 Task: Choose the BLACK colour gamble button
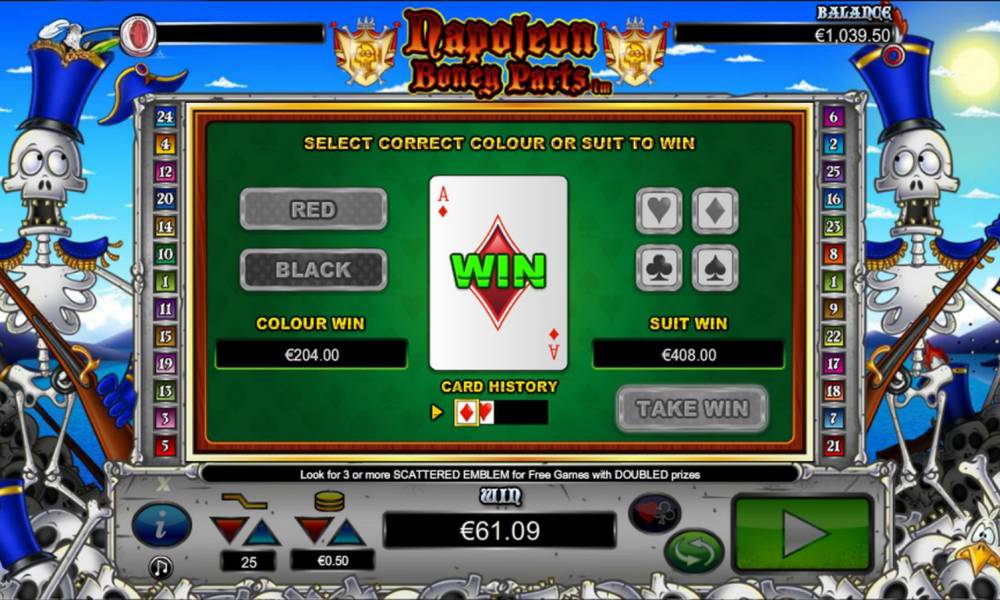[x=313, y=270]
